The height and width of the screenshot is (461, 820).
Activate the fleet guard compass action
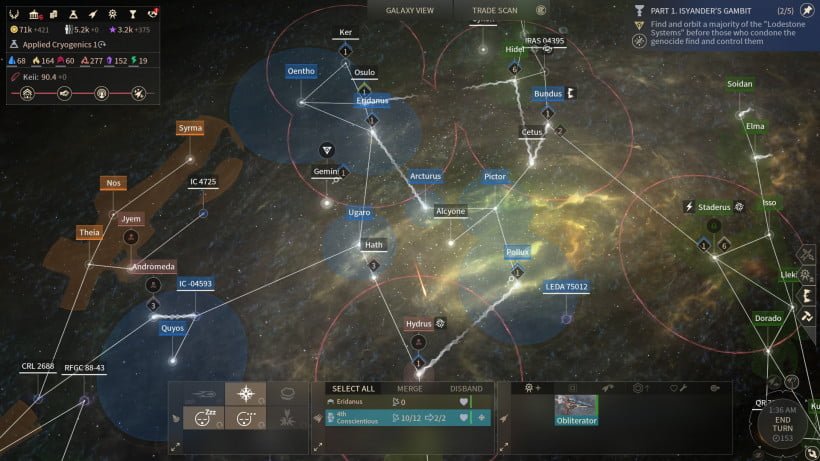tap(244, 393)
